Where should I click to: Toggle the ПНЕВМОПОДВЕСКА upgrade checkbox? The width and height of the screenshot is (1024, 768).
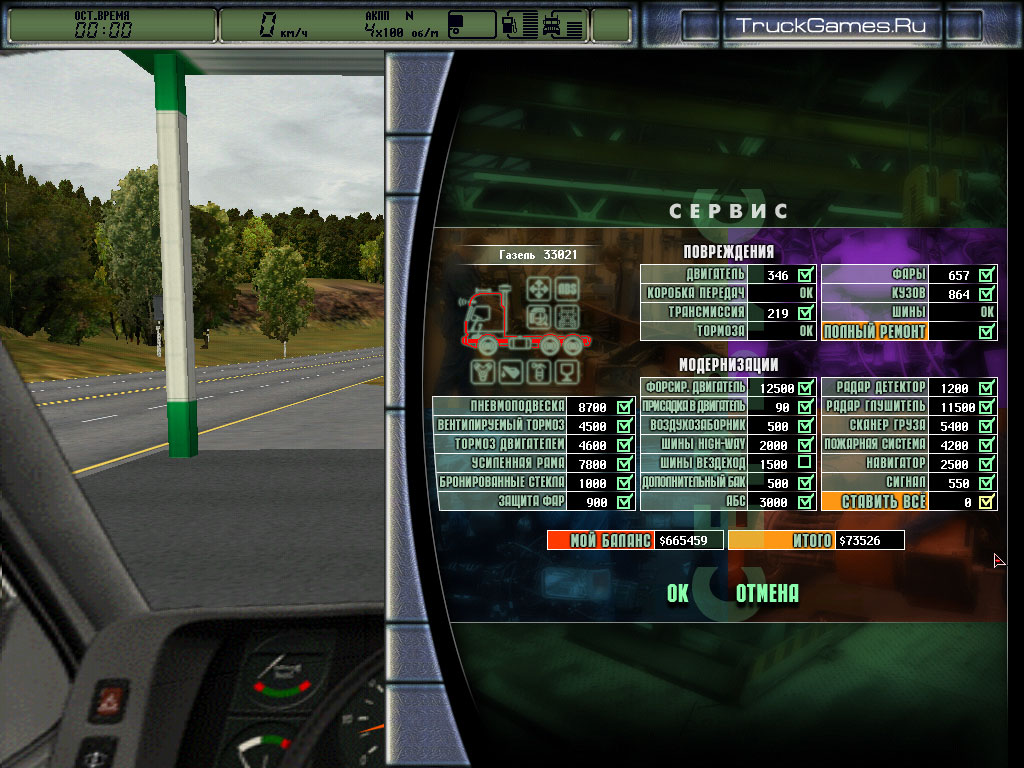coord(625,407)
